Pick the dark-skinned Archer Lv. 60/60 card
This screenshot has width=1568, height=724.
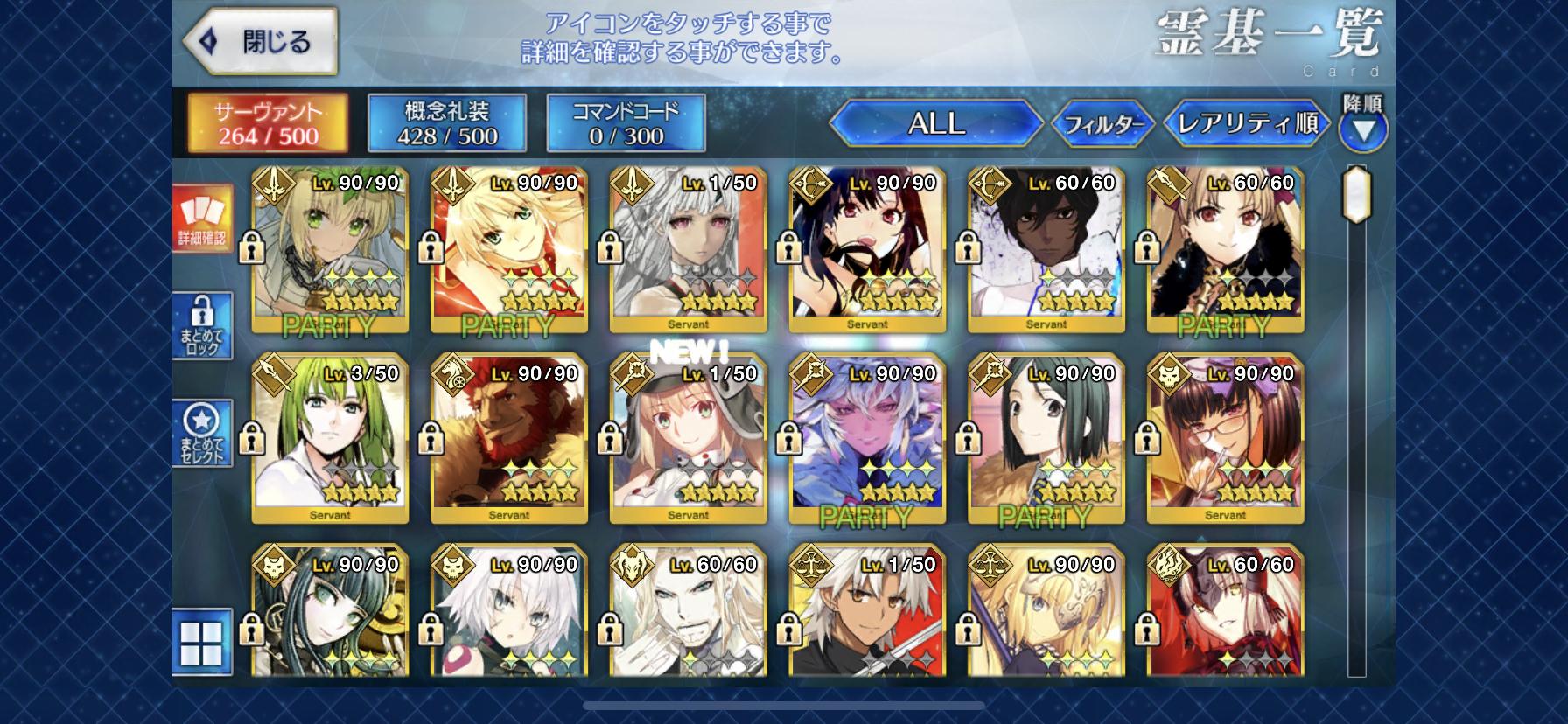[x=1046, y=249]
